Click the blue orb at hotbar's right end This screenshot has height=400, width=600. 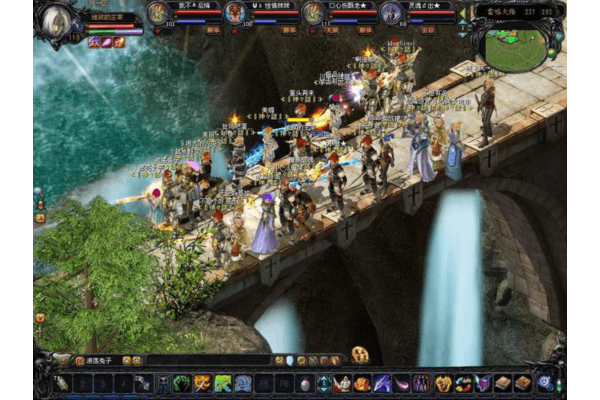(545, 382)
